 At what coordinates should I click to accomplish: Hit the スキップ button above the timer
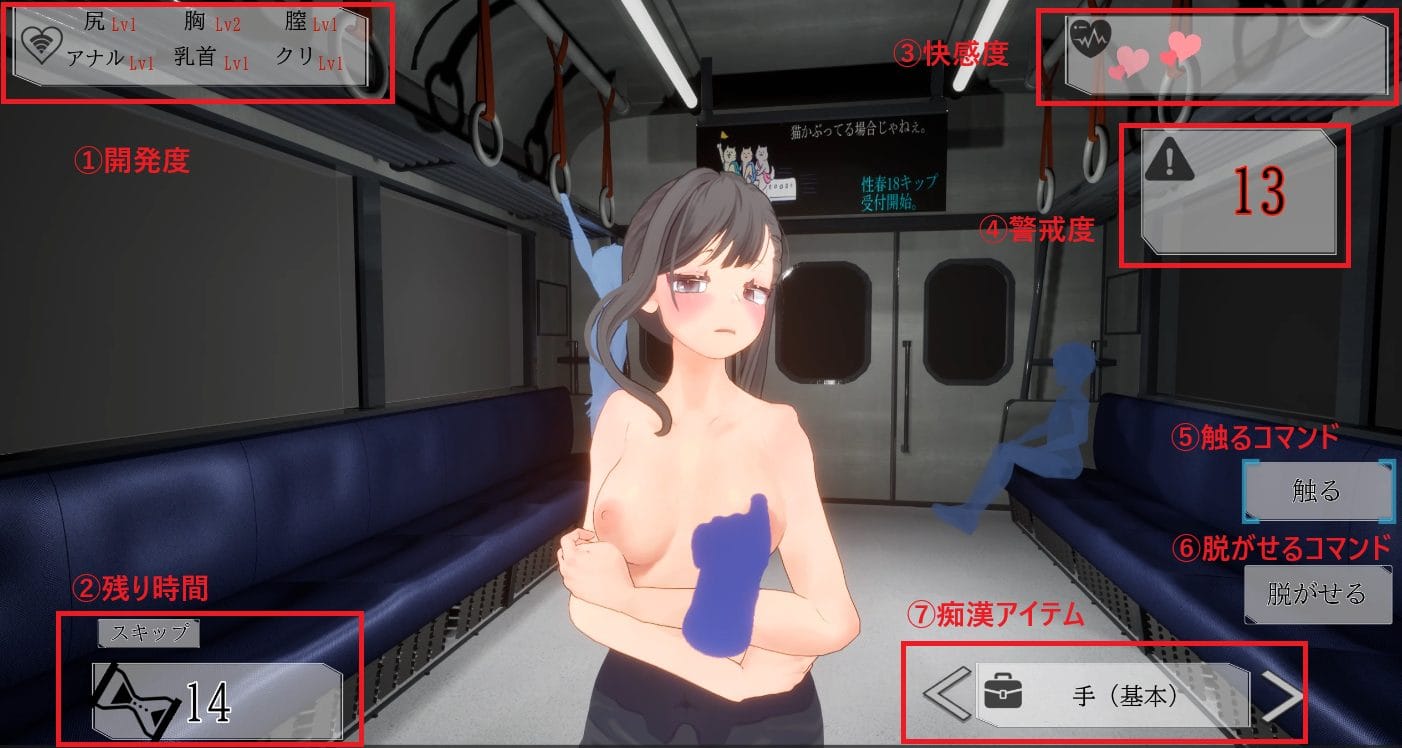tap(148, 632)
